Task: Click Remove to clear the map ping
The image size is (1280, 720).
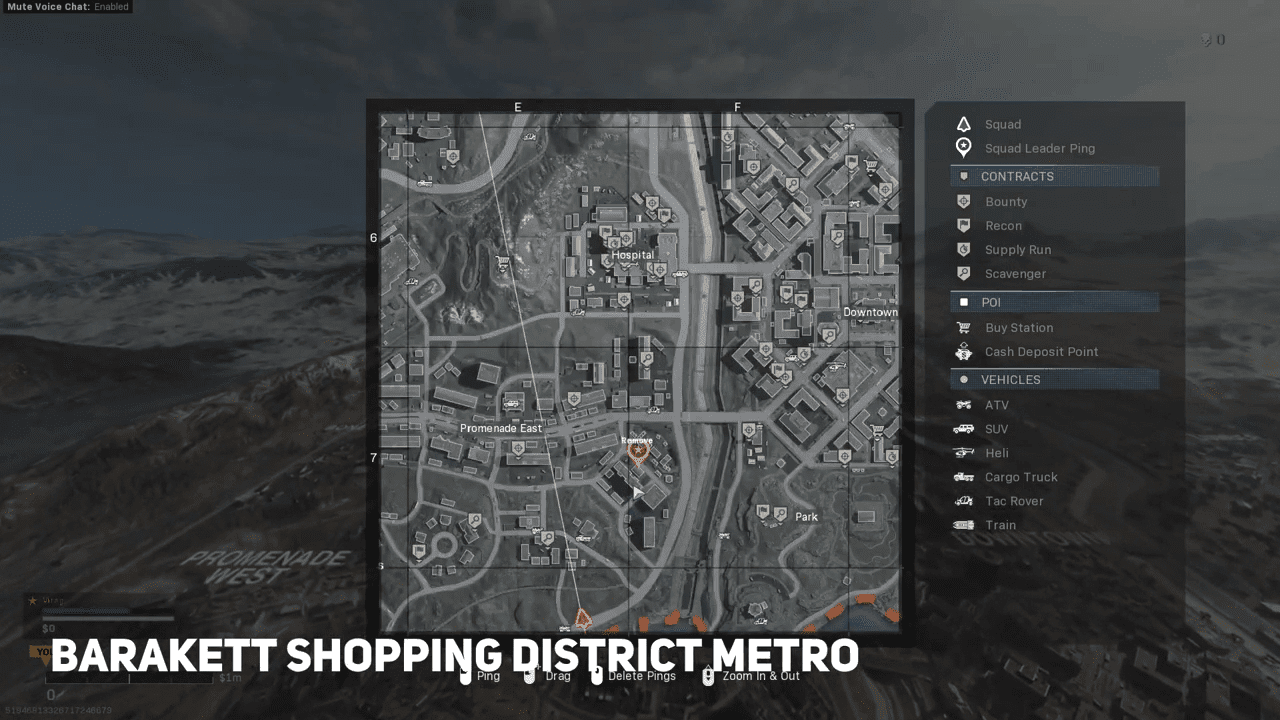Action: pyautogui.click(x=636, y=439)
